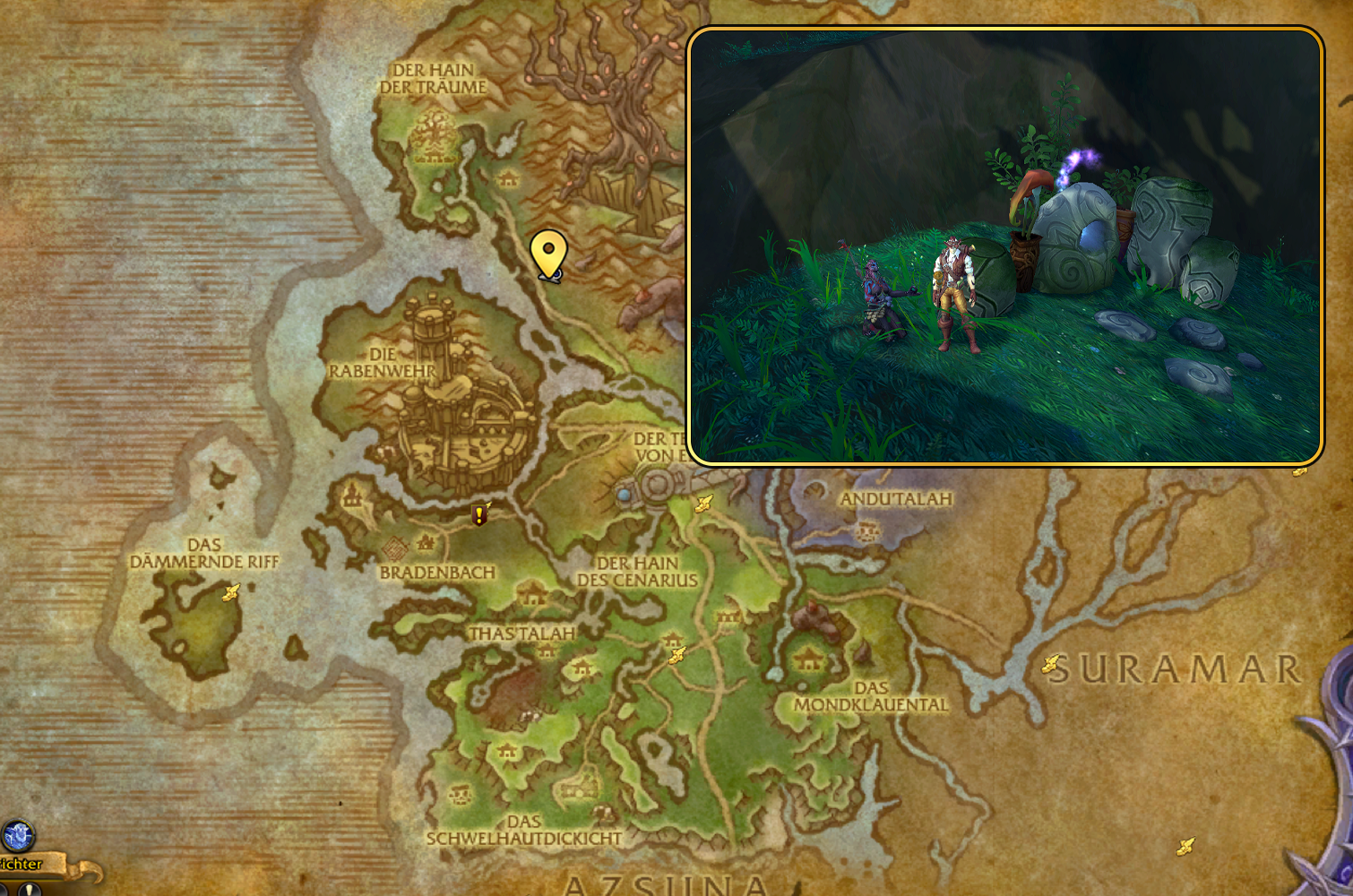Select the quest exclamation mark near Bradenbach

pos(479,513)
